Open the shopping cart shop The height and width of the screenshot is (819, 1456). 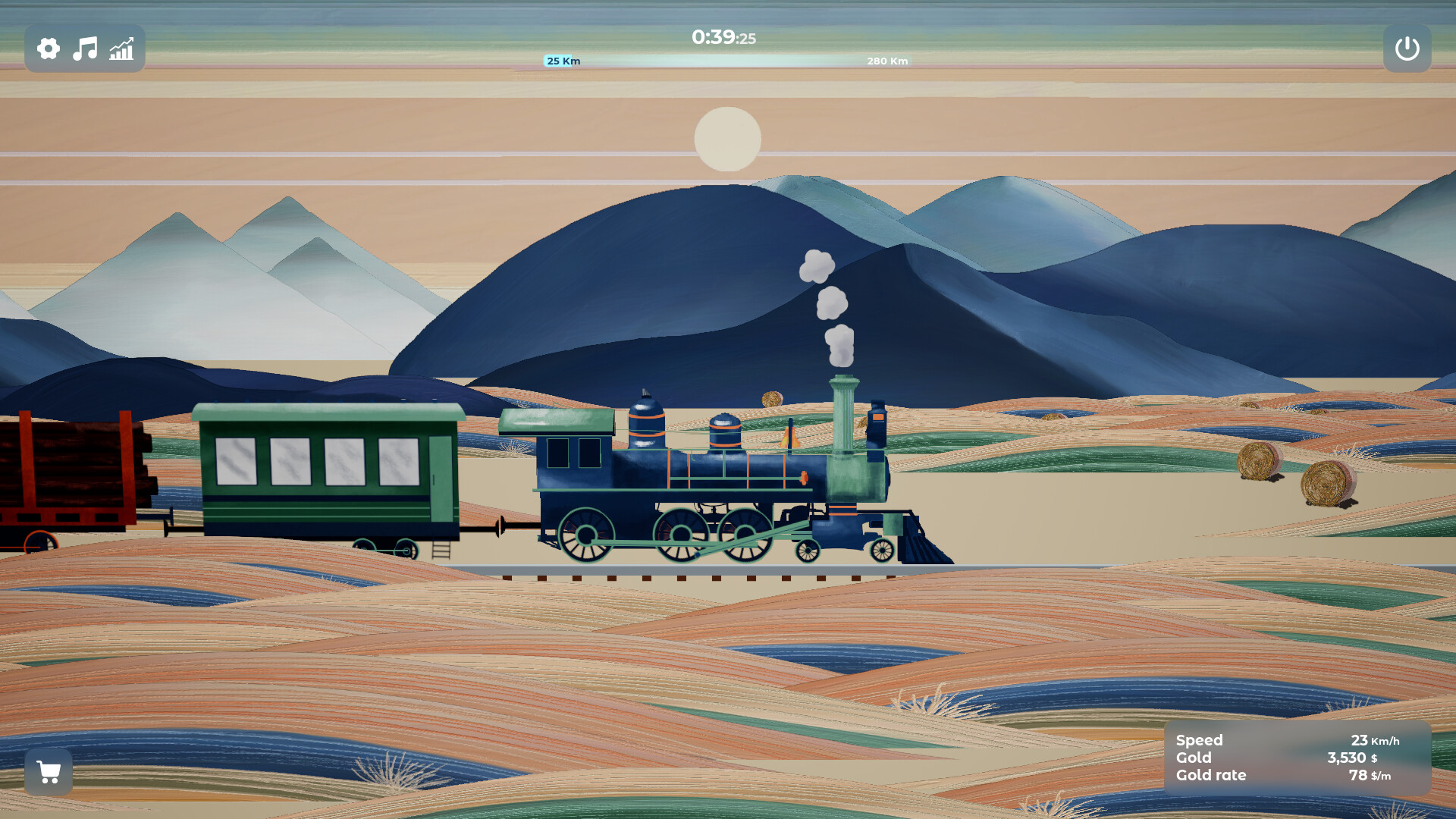pos(49,772)
